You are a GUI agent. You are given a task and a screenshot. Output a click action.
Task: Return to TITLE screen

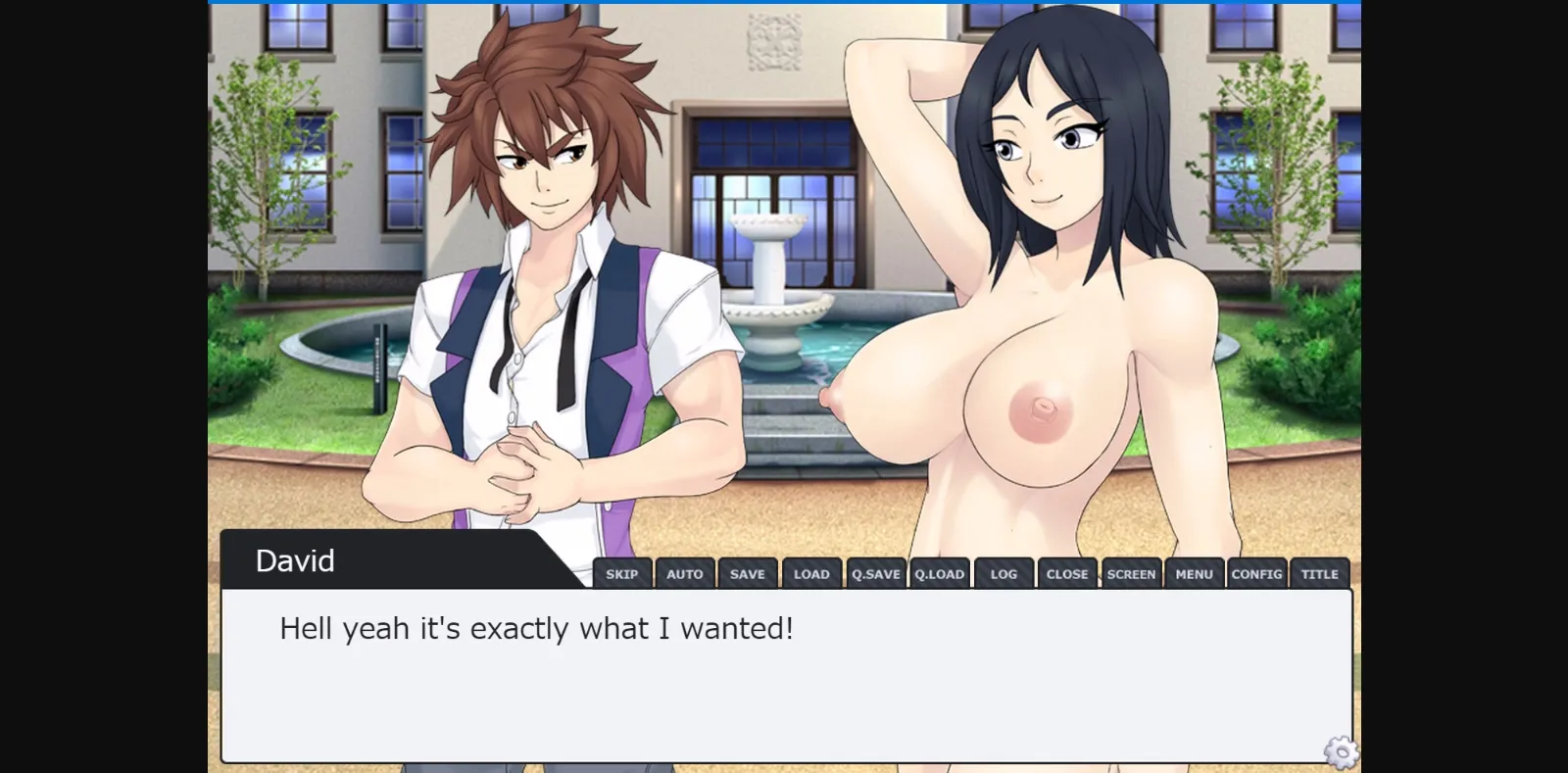pyautogui.click(x=1320, y=573)
